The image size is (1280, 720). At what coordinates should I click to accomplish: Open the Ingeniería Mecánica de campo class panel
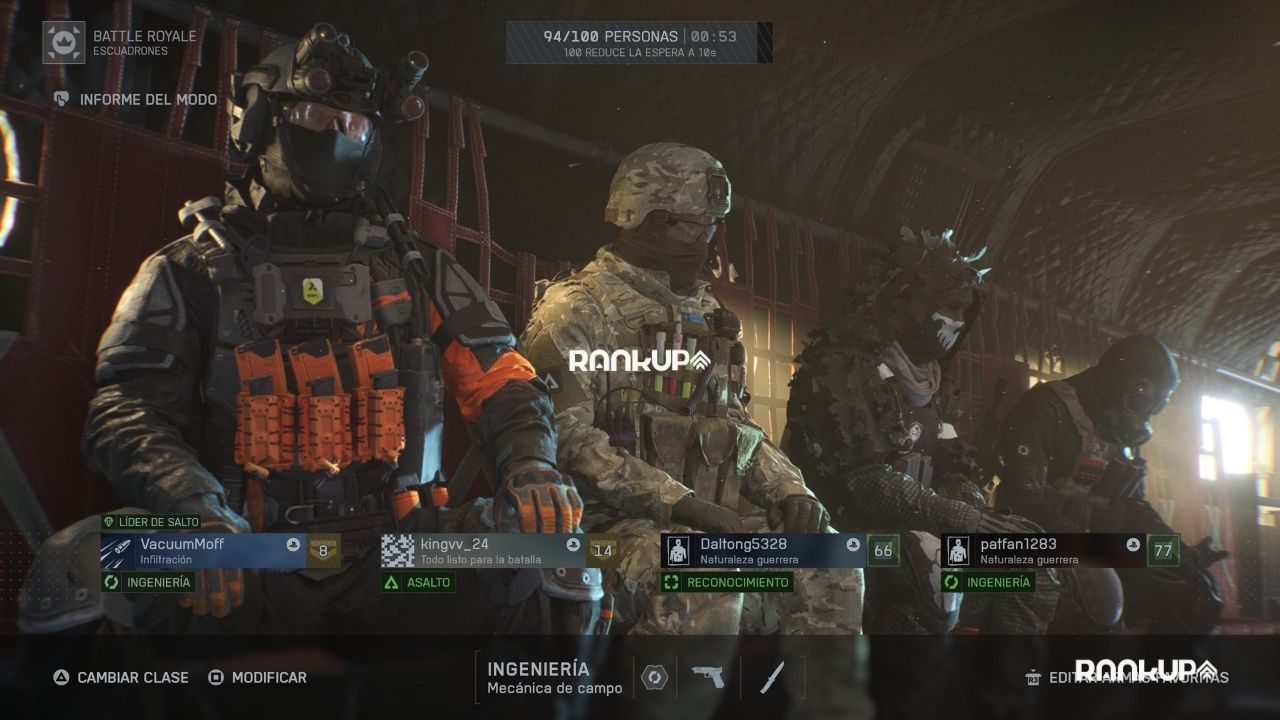pos(554,677)
